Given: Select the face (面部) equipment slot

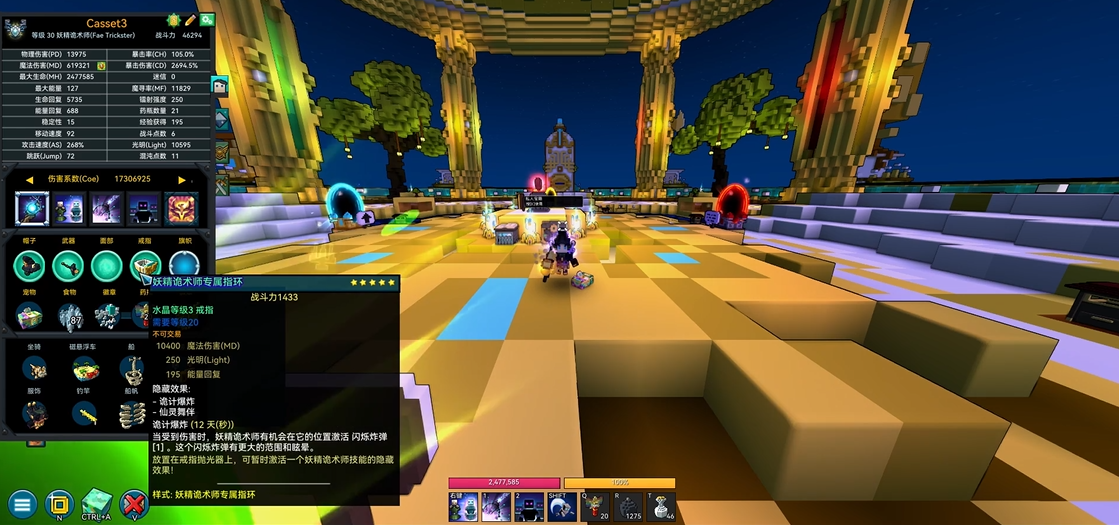Looking at the screenshot, I should click(107, 266).
